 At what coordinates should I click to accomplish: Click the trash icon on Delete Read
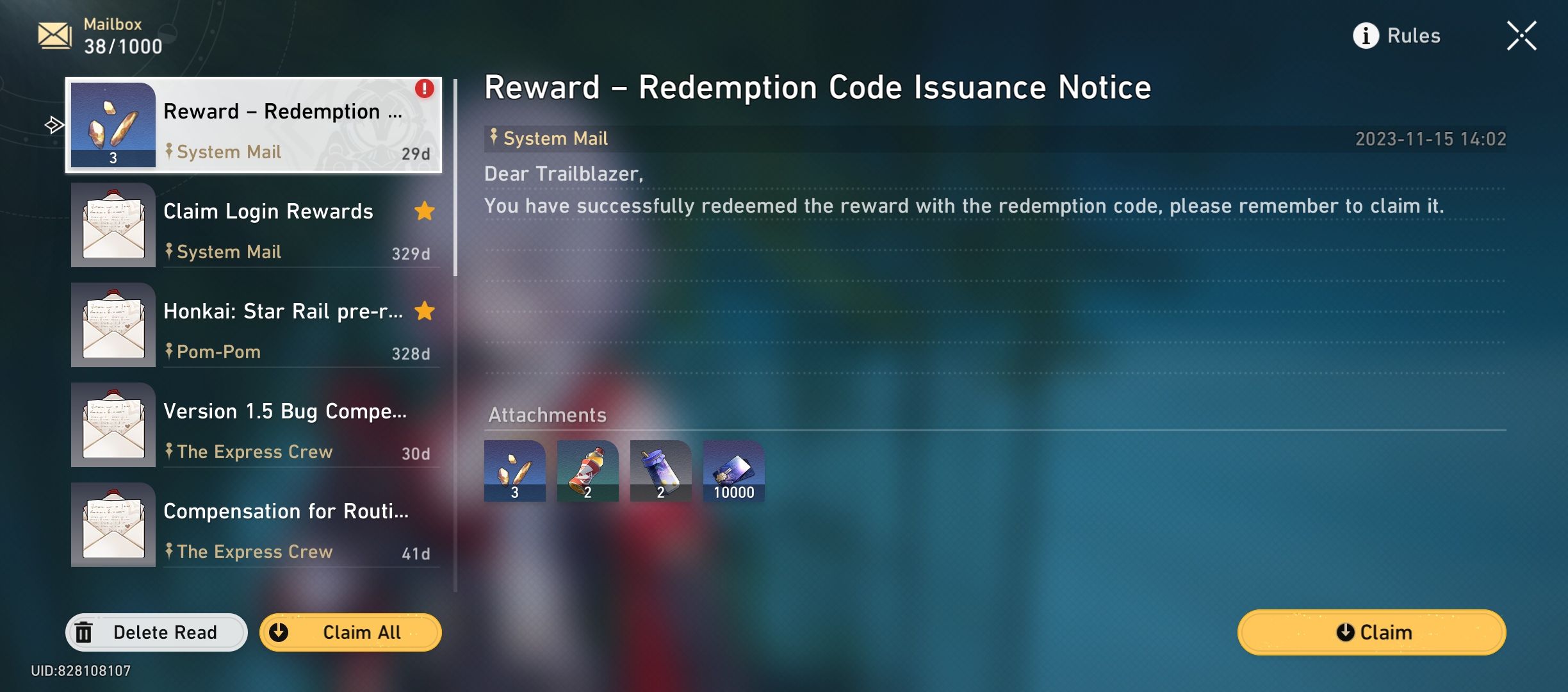84,632
